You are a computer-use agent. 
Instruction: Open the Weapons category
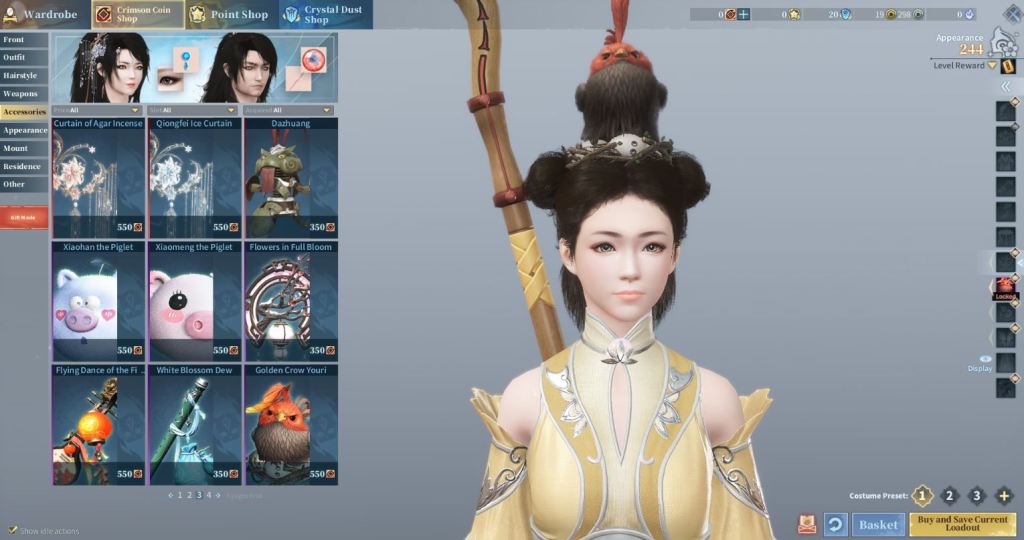pyautogui.click(x=24, y=94)
